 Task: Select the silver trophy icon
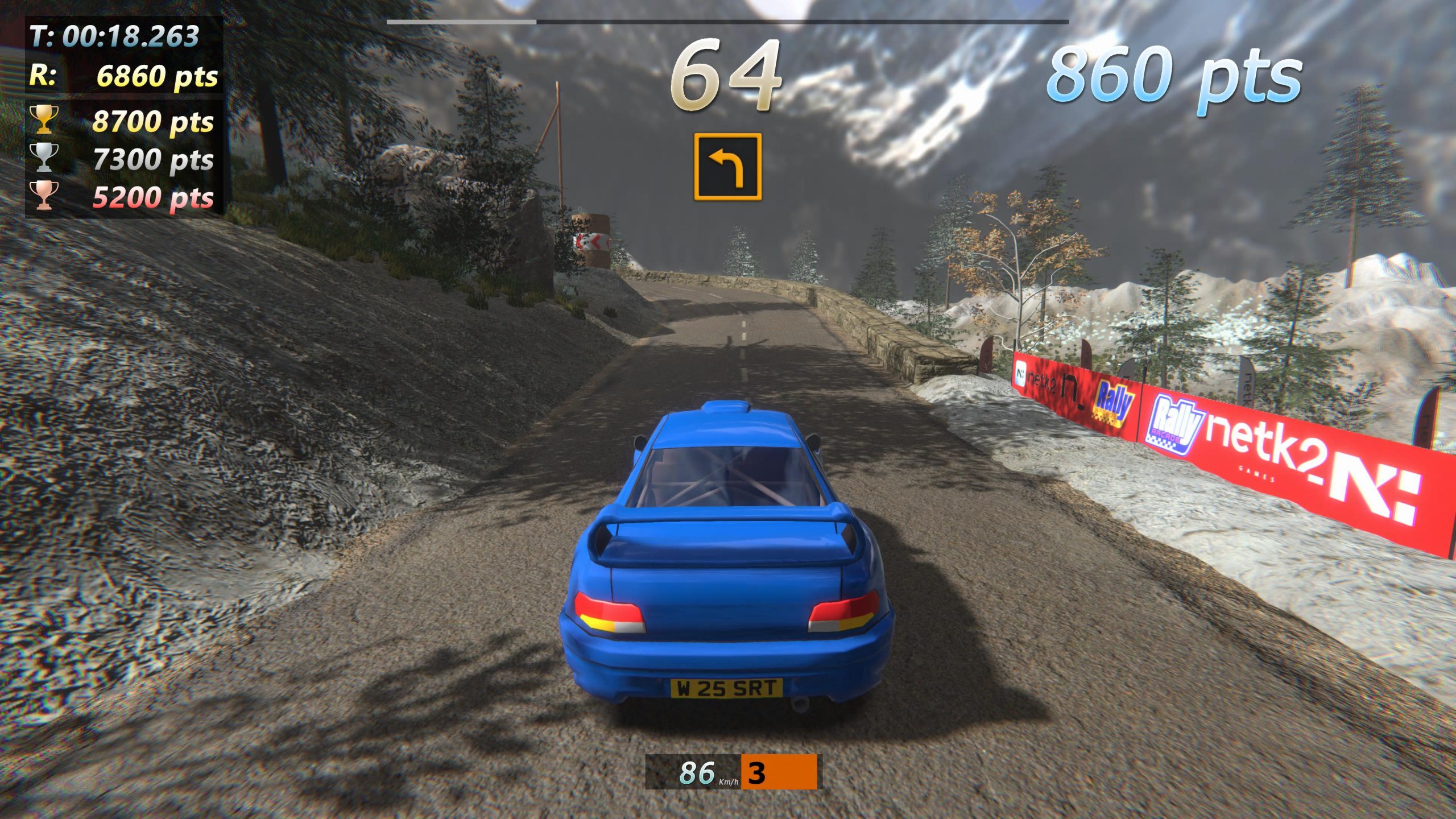[x=44, y=157]
